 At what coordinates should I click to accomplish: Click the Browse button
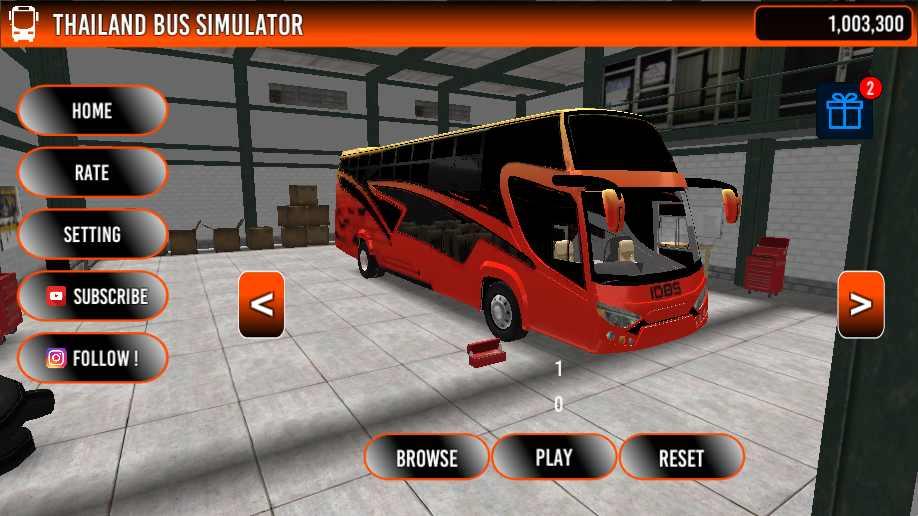426,458
